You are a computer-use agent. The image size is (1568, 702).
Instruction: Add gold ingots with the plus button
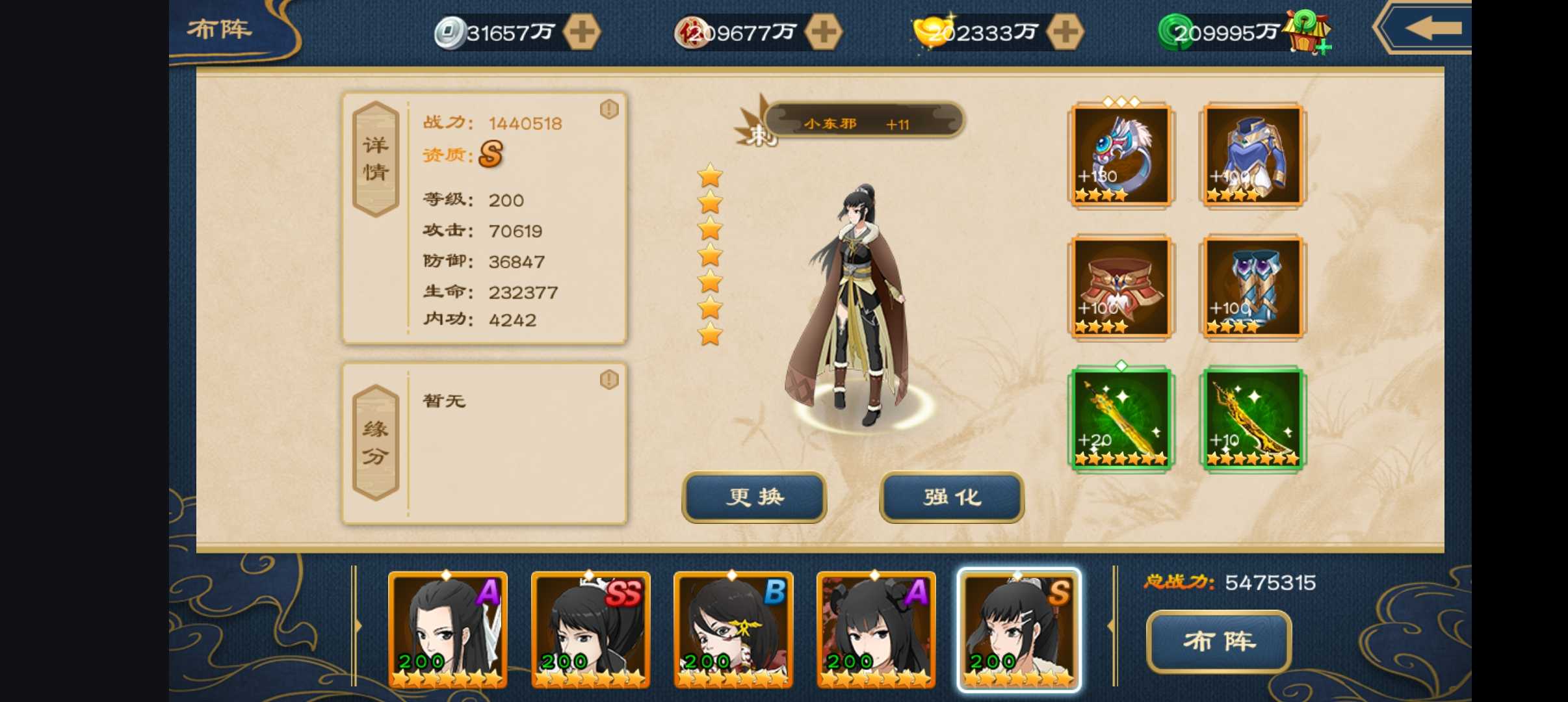tap(1065, 32)
